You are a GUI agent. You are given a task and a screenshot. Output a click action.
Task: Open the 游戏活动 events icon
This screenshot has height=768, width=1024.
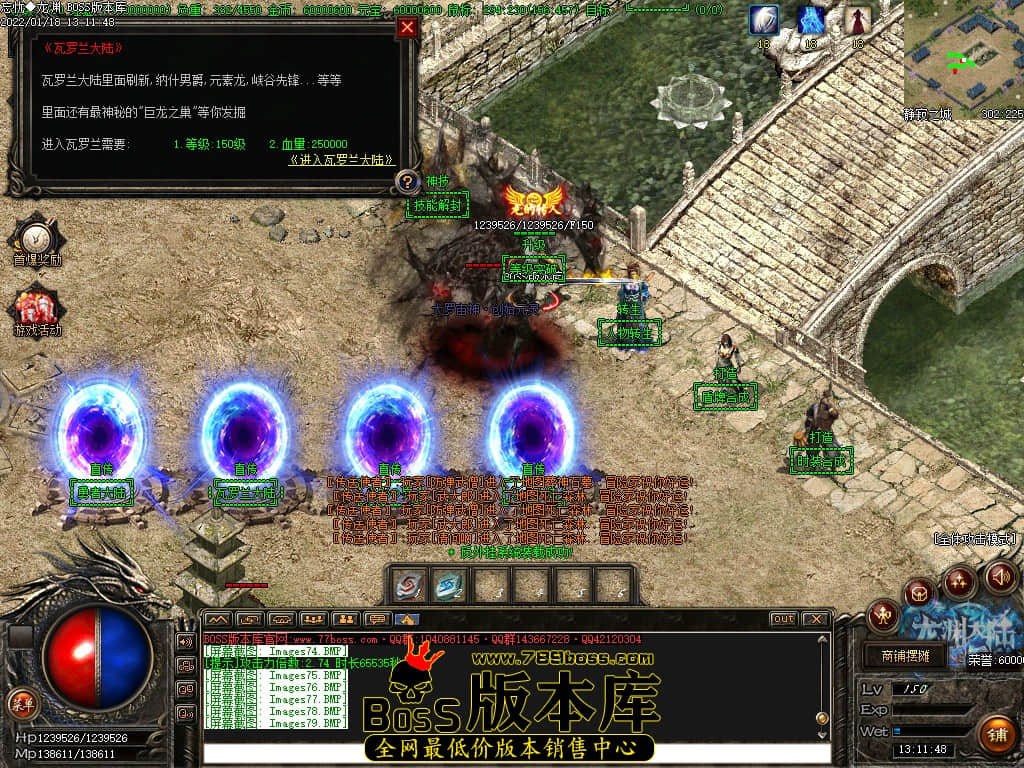click(37, 308)
